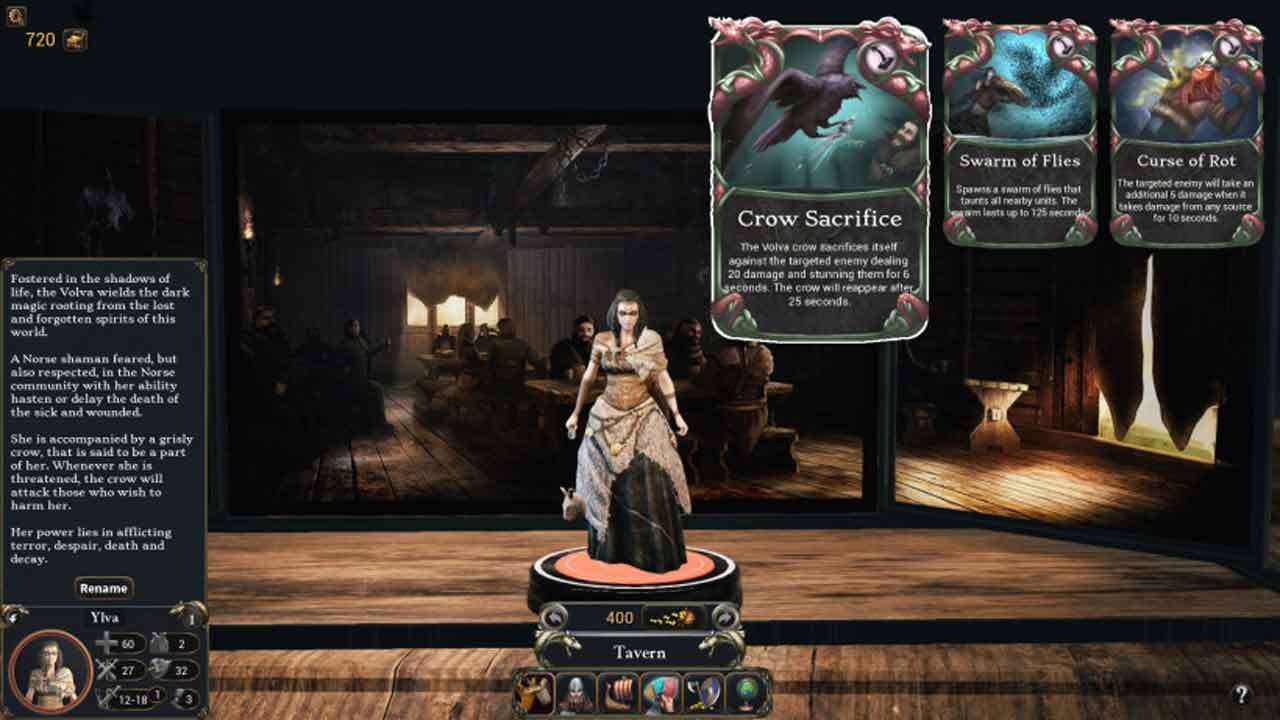Hire the hero for 400 gold

(640, 618)
